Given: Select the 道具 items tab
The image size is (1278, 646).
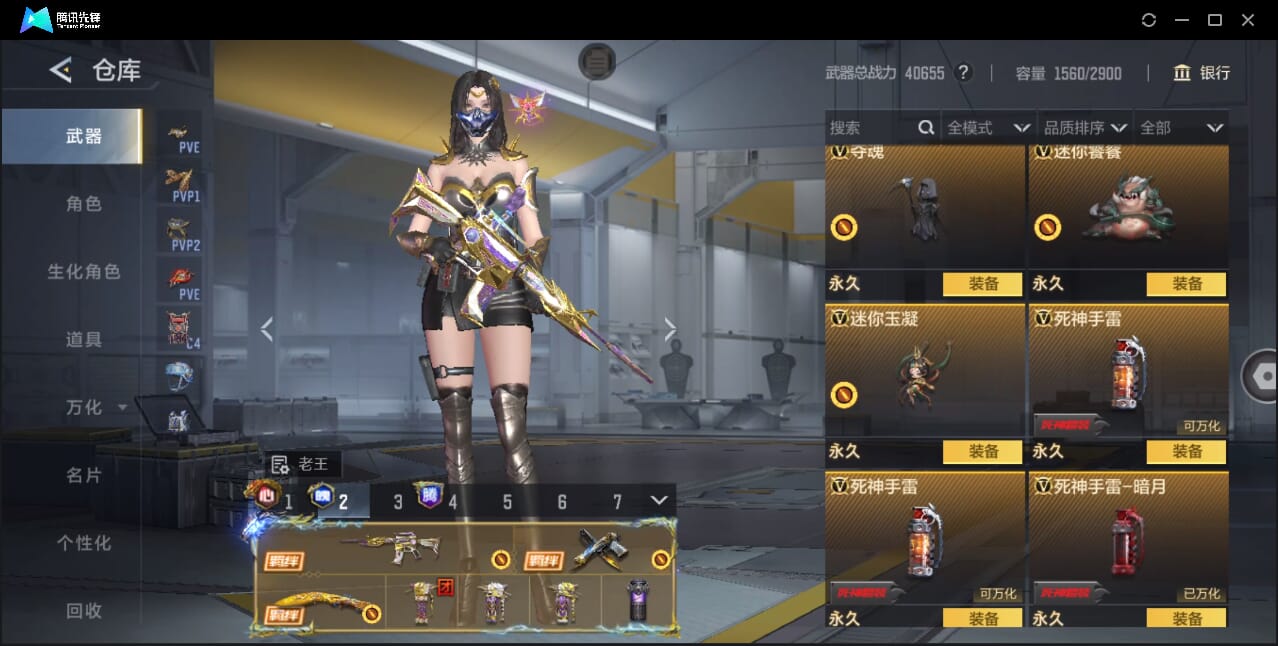Looking at the screenshot, I should pos(84,340).
